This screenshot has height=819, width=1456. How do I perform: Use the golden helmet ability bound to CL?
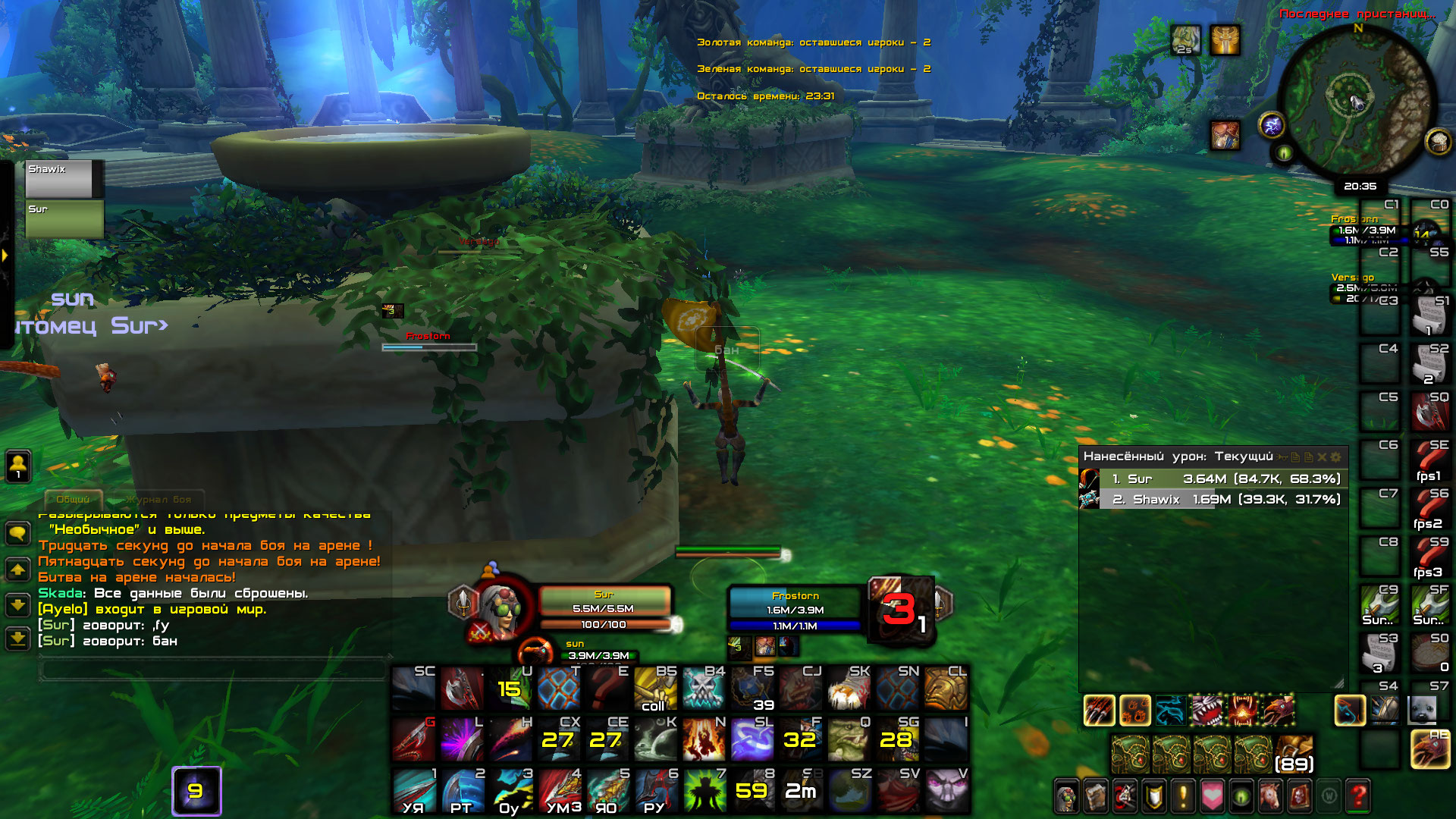[946, 689]
